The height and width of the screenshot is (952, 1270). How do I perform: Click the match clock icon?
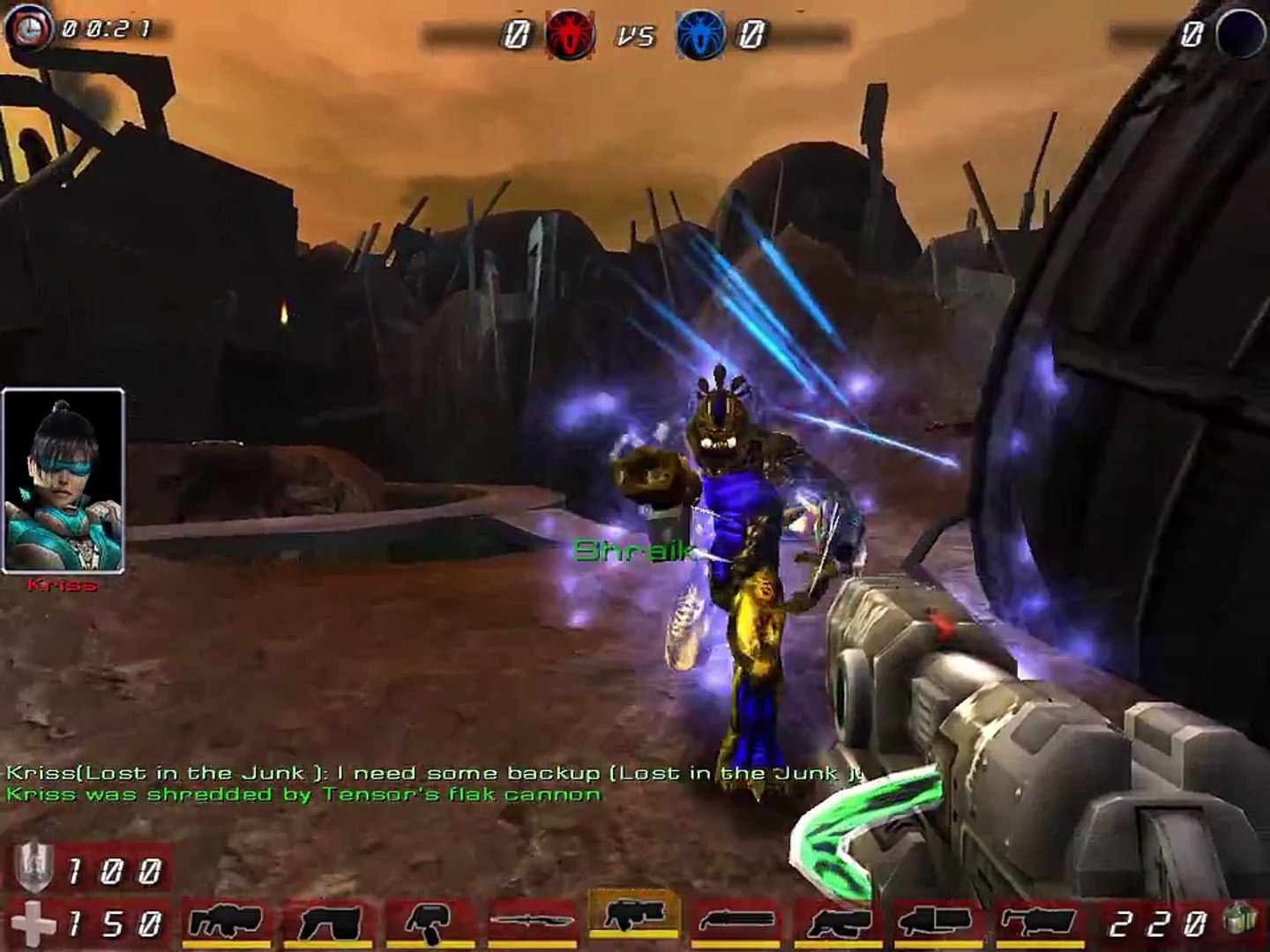click(29, 27)
